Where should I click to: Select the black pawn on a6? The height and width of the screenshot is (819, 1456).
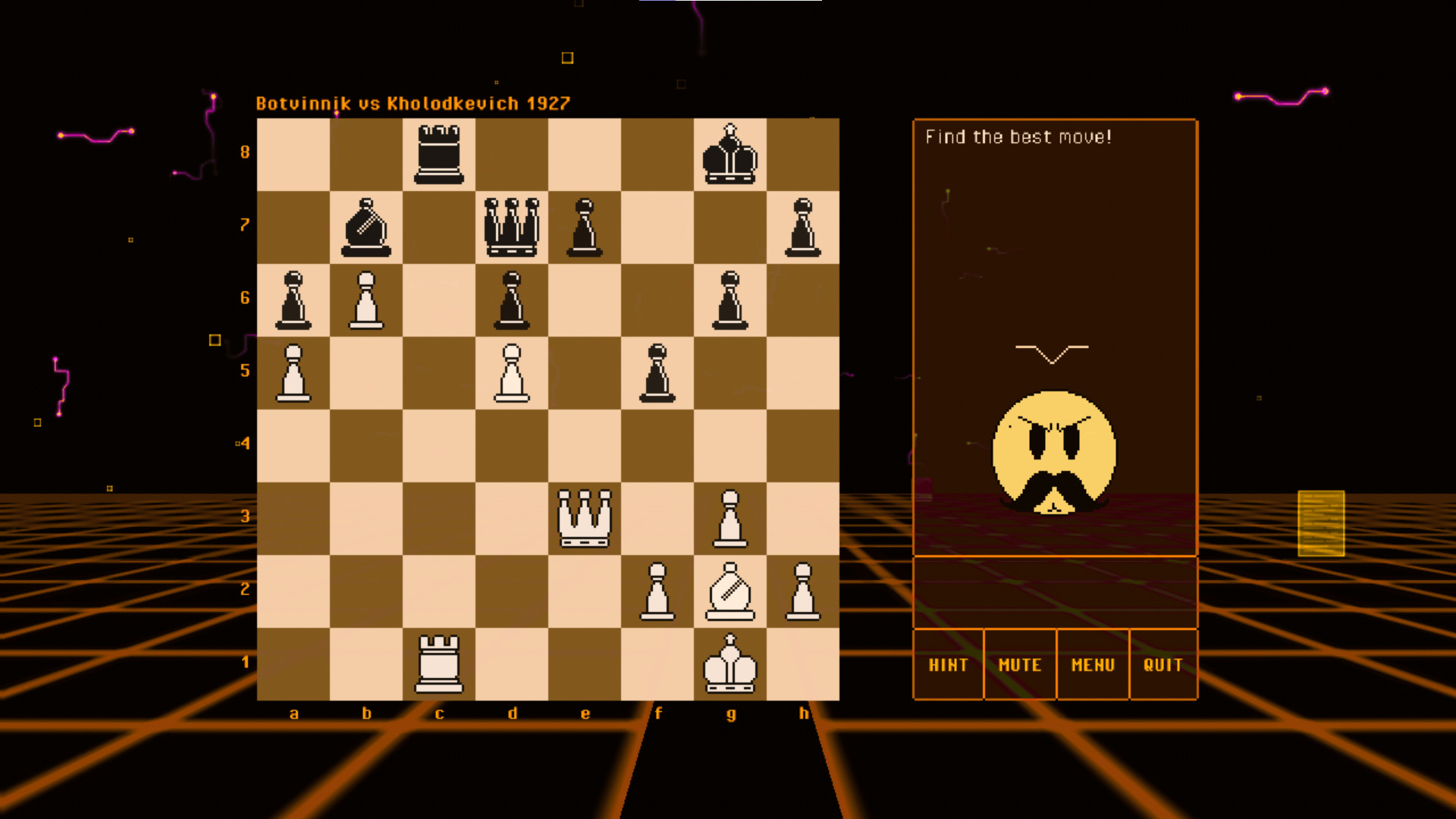coord(294,299)
